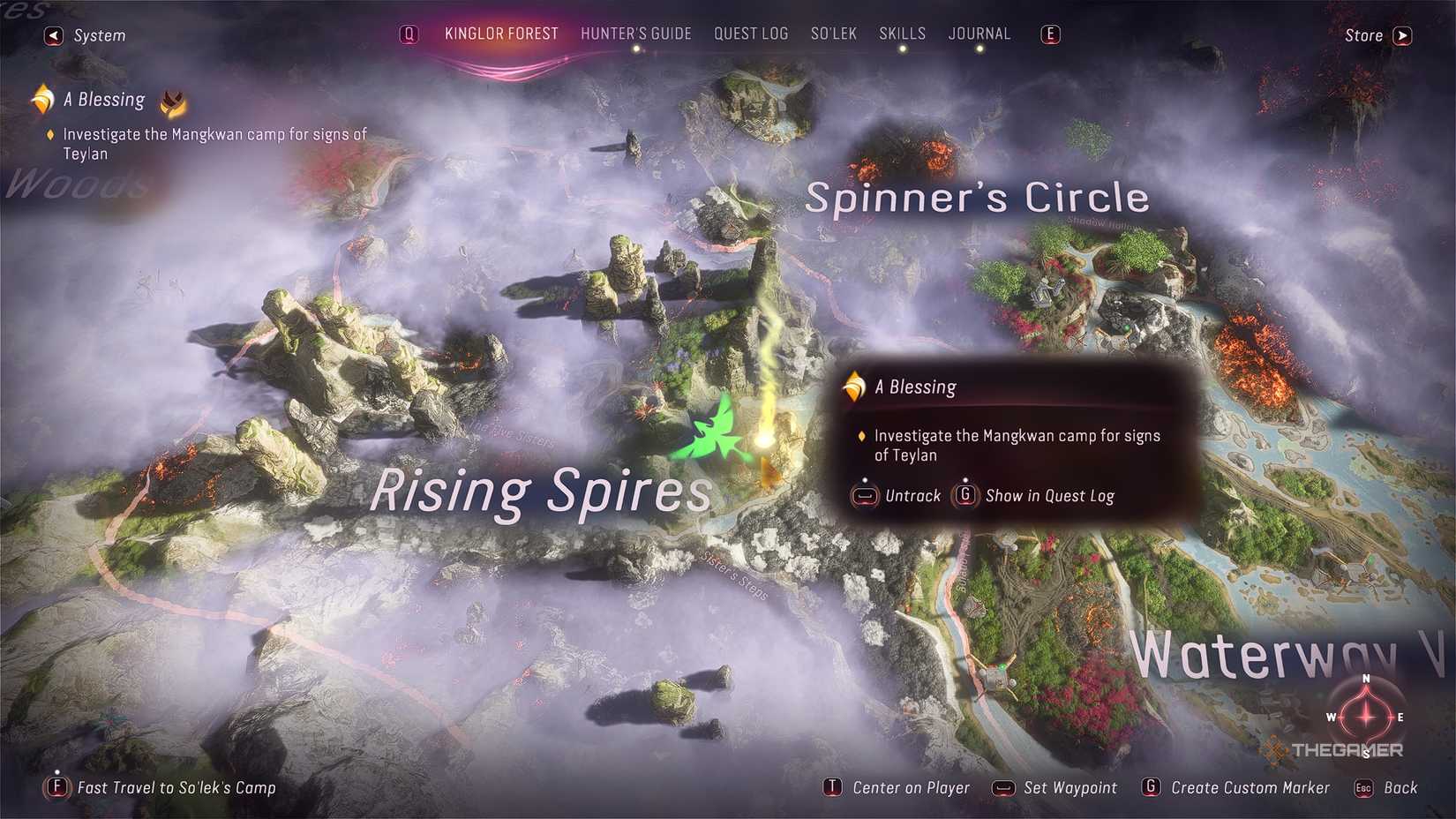Untrack the A Blessing quest
This screenshot has width=1456, height=819.
[x=897, y=496]
